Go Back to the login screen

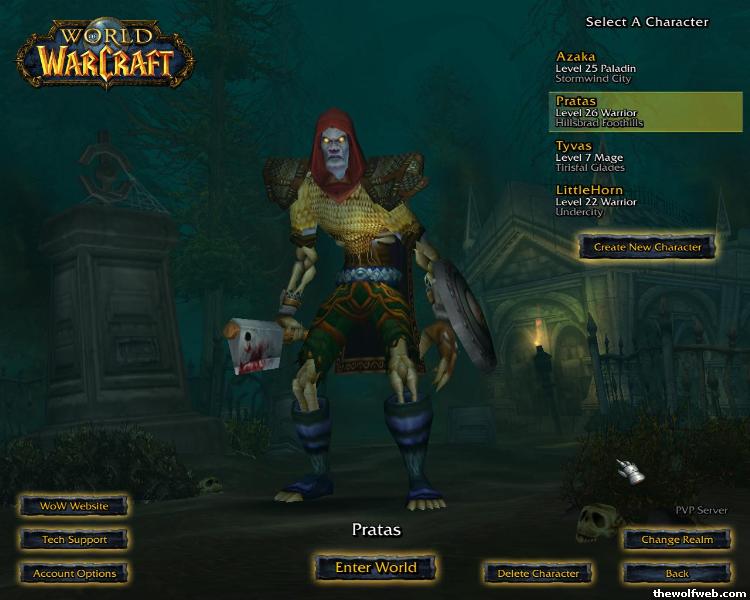tap(677, 574)
